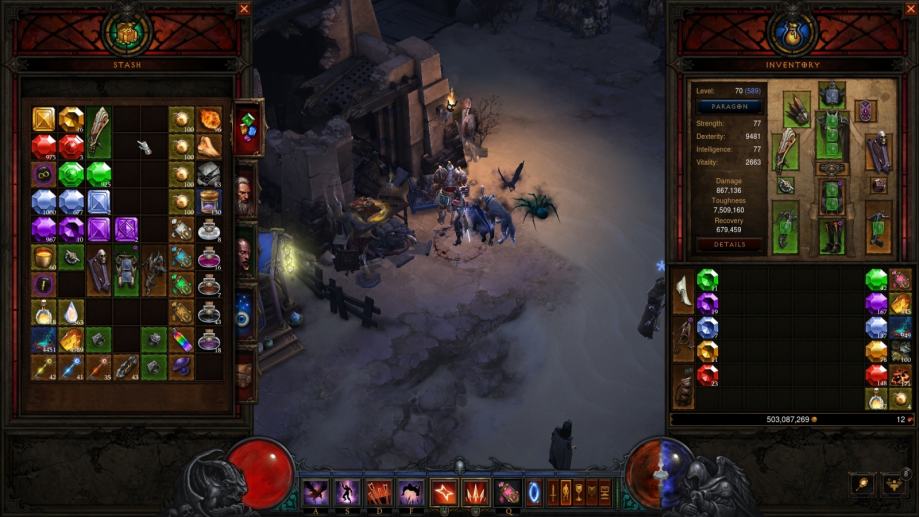The height and width of the screenshot is (517, 919).
Task: Activate the dark figure skill on hotbar
Action: point(347,492)
